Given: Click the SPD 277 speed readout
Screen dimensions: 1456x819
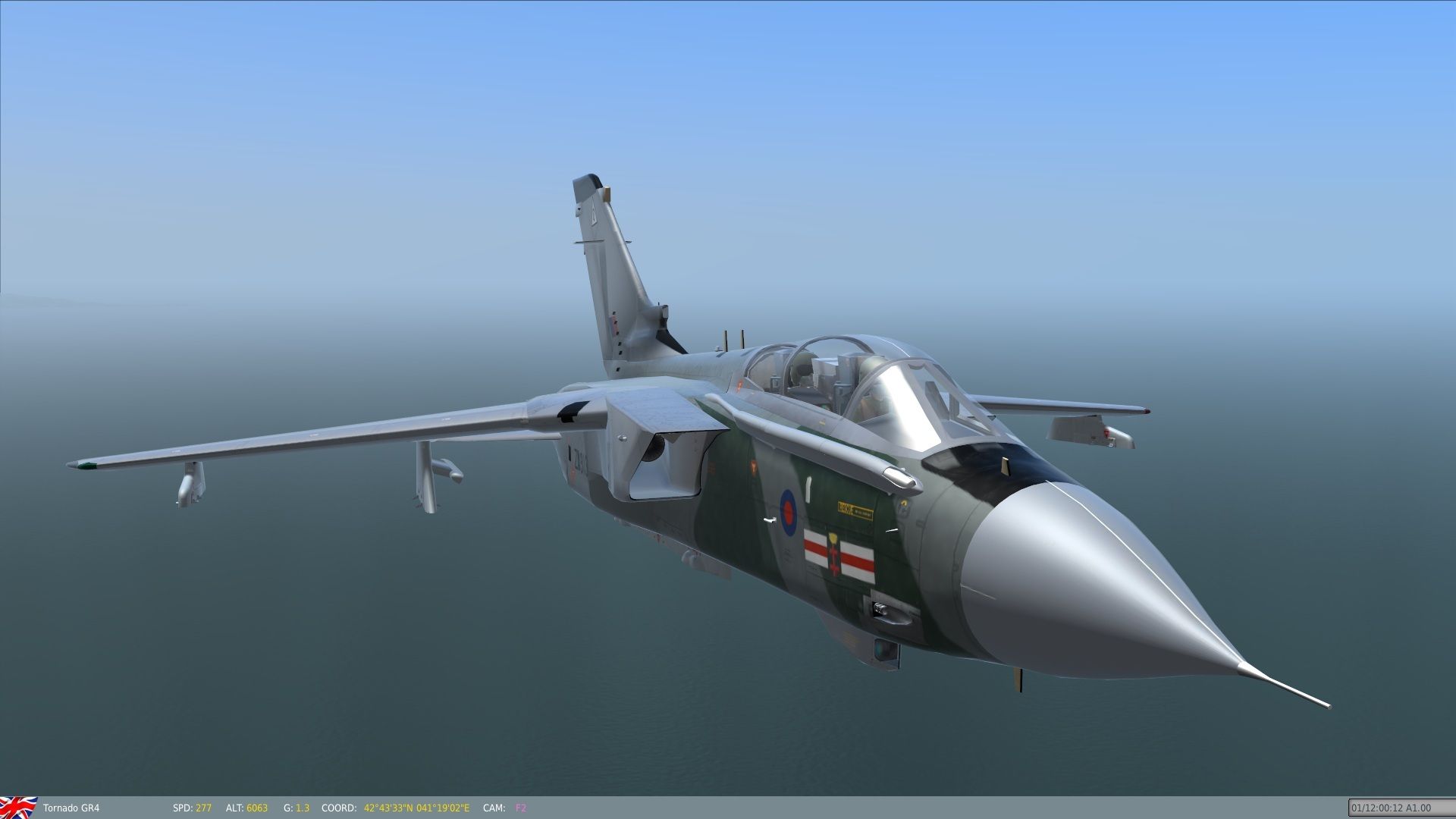Looking at the screenshot, I should [191, 808].
